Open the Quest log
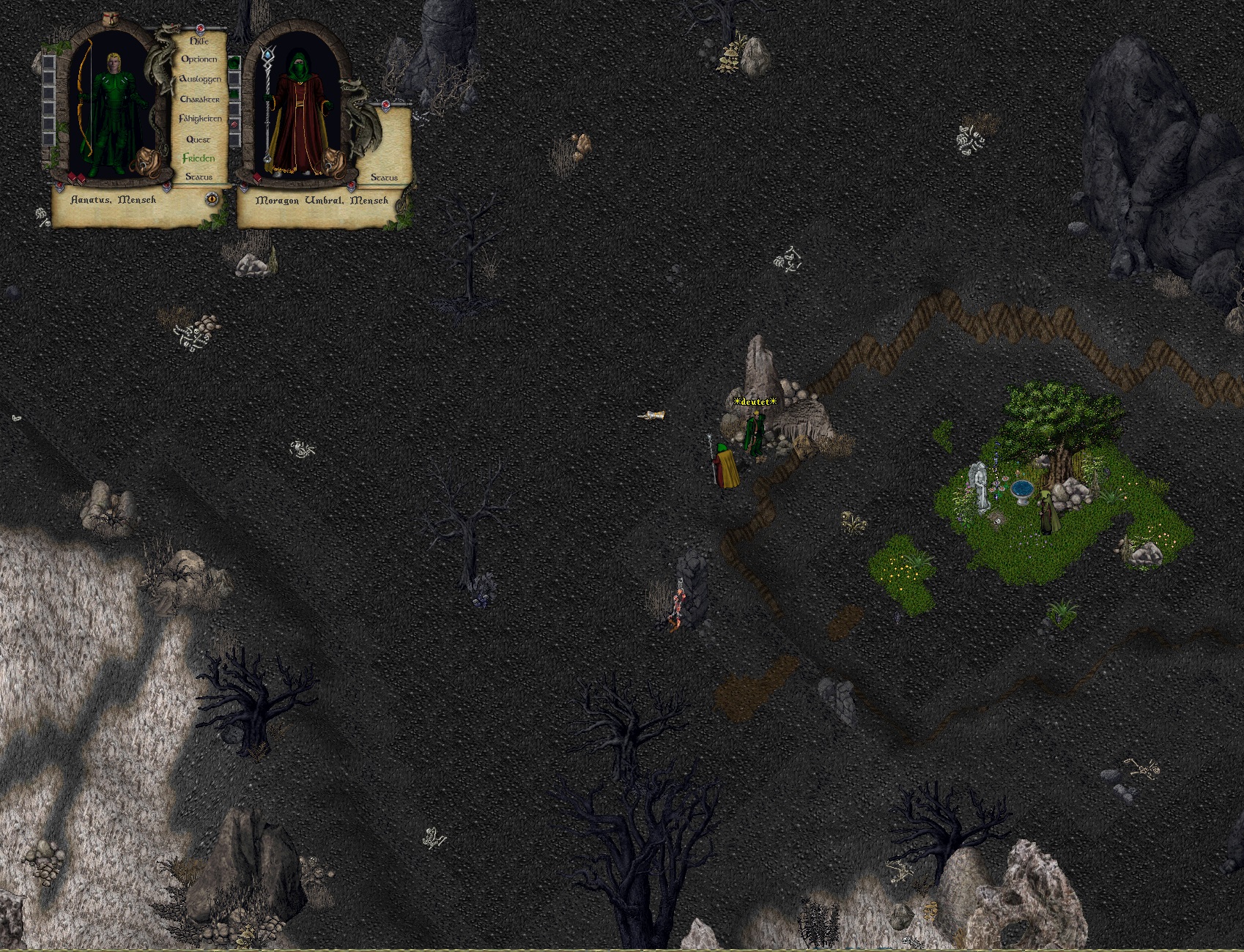The height and width of the screenshot is (952, 1244). pyautogui.click(x=199, y=139)
